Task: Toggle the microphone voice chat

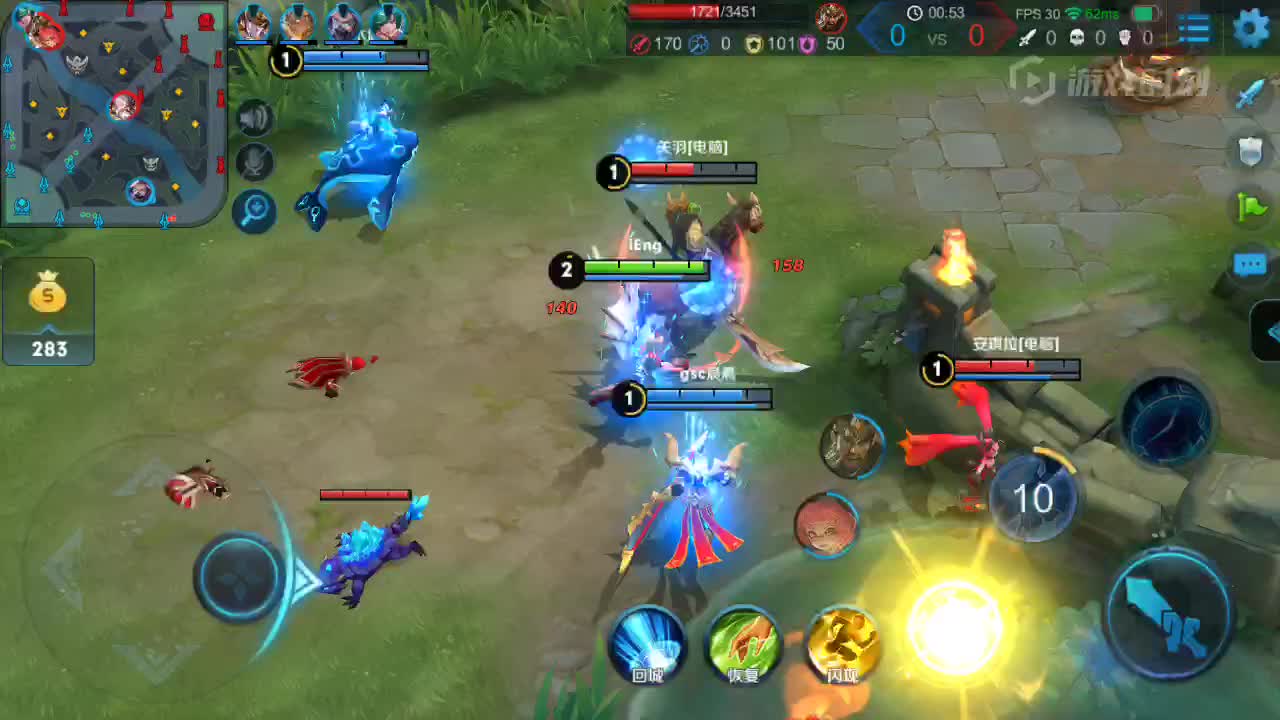Action: click(255, 163)
